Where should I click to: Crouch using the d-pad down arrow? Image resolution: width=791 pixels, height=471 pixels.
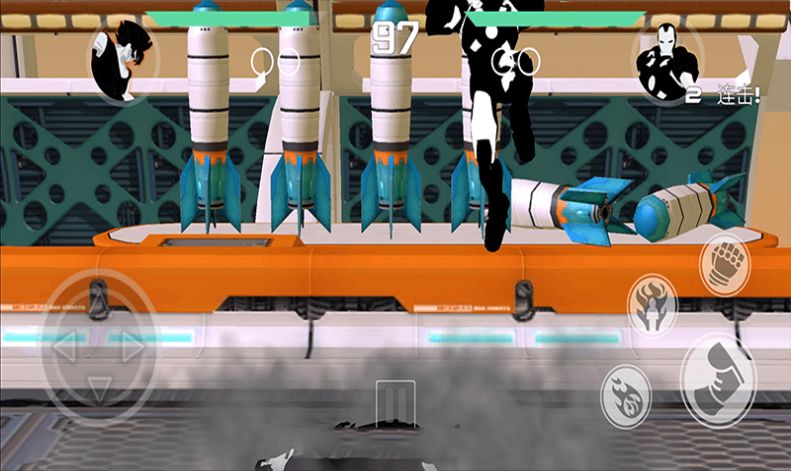(x=97, y=387)
